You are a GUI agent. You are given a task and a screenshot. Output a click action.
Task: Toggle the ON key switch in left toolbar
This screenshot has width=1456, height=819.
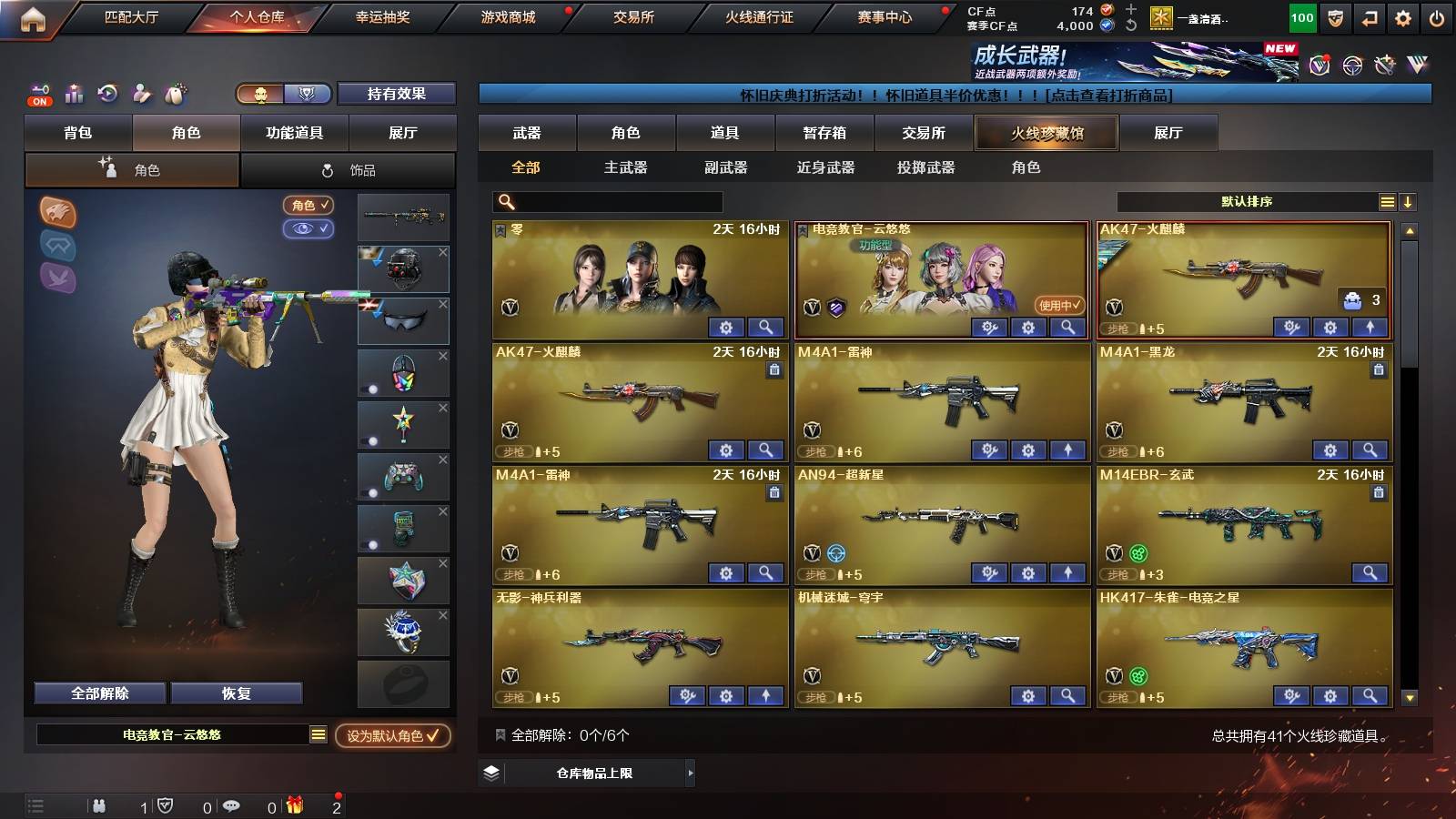pyautogui.click(x=38, y=94)
